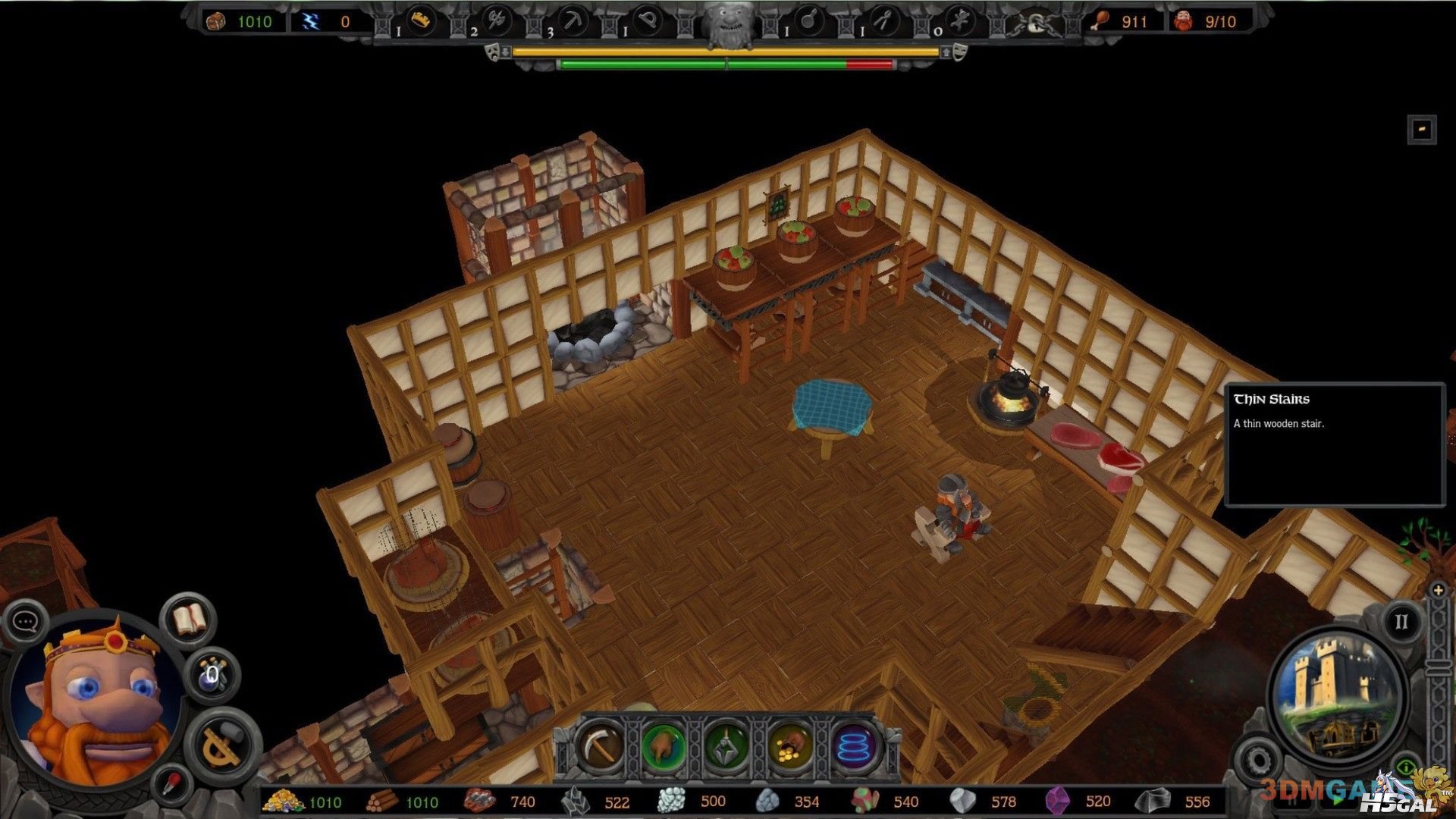Click the stone dwarf face emblem

point(728,23)
